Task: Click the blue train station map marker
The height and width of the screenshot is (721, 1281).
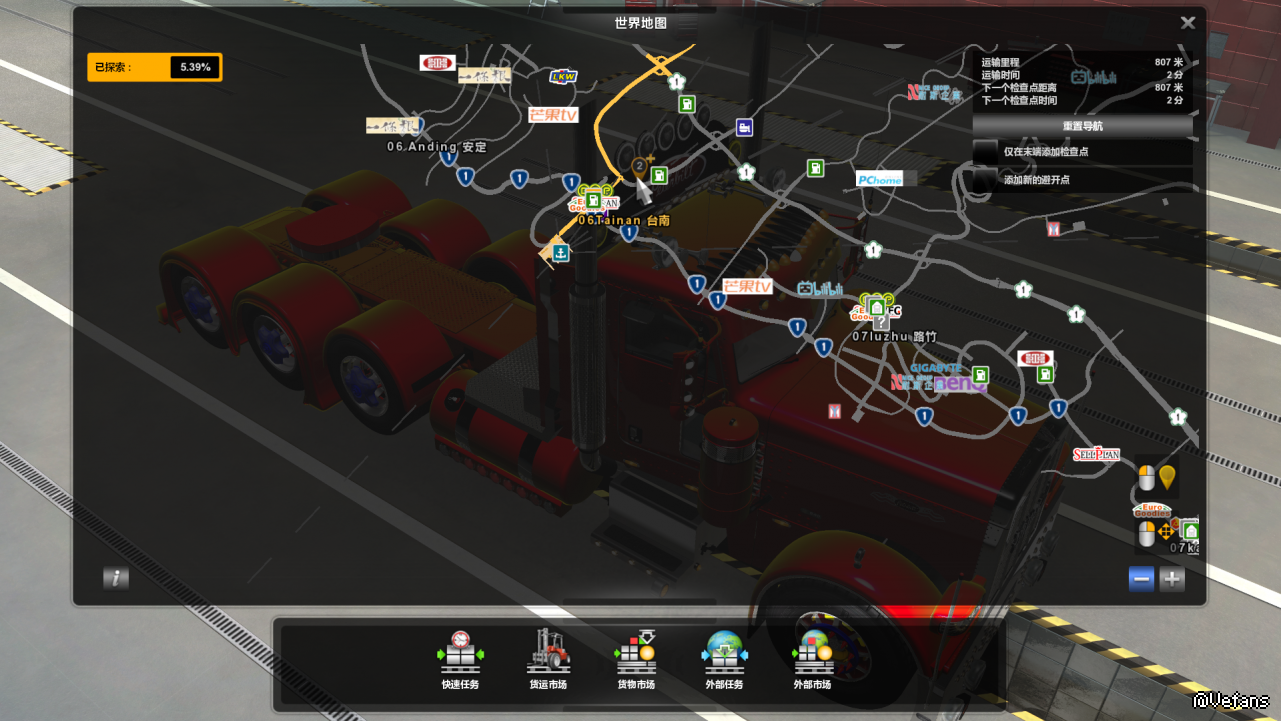Action: click(744, 127)
